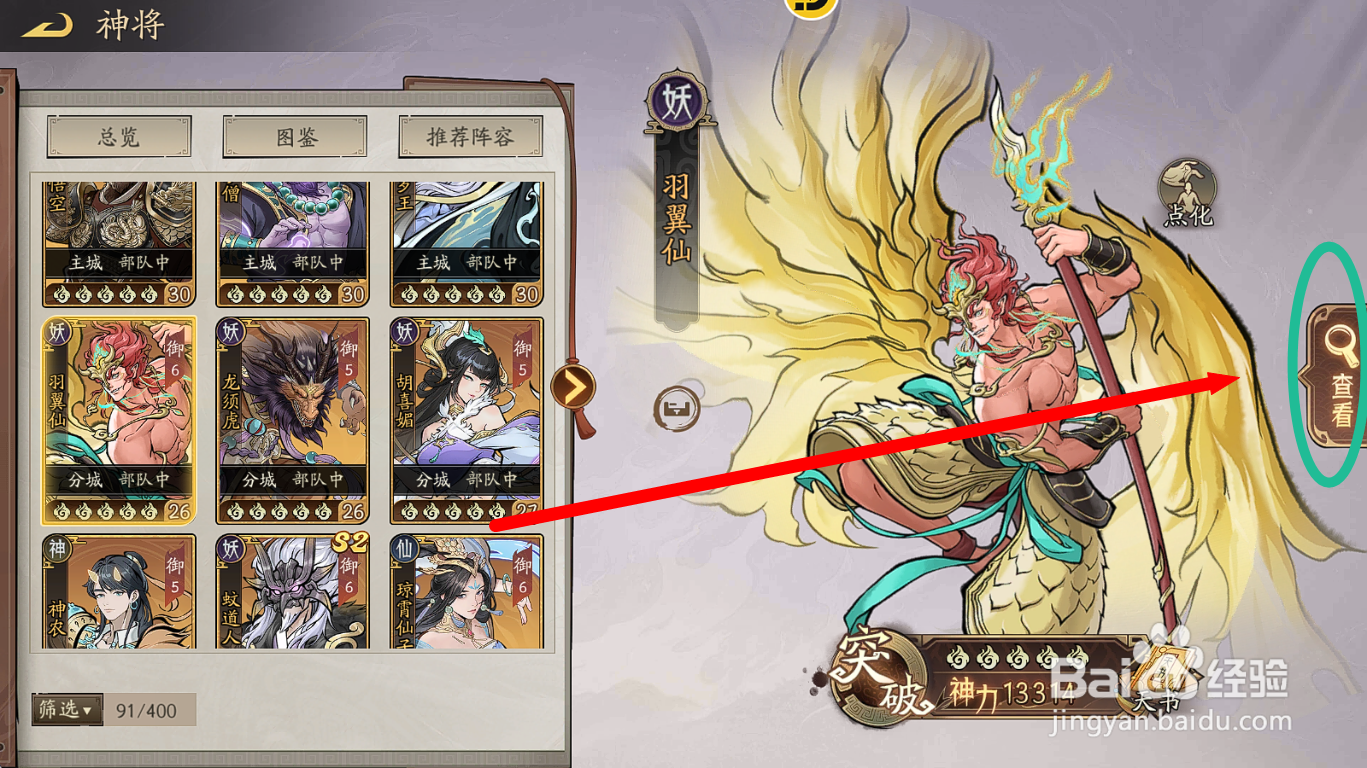Image resolution: width=1367 pixels, height=768 pixels.
Task: Click the back icon in the 神将 title bar
Action: 47,25
